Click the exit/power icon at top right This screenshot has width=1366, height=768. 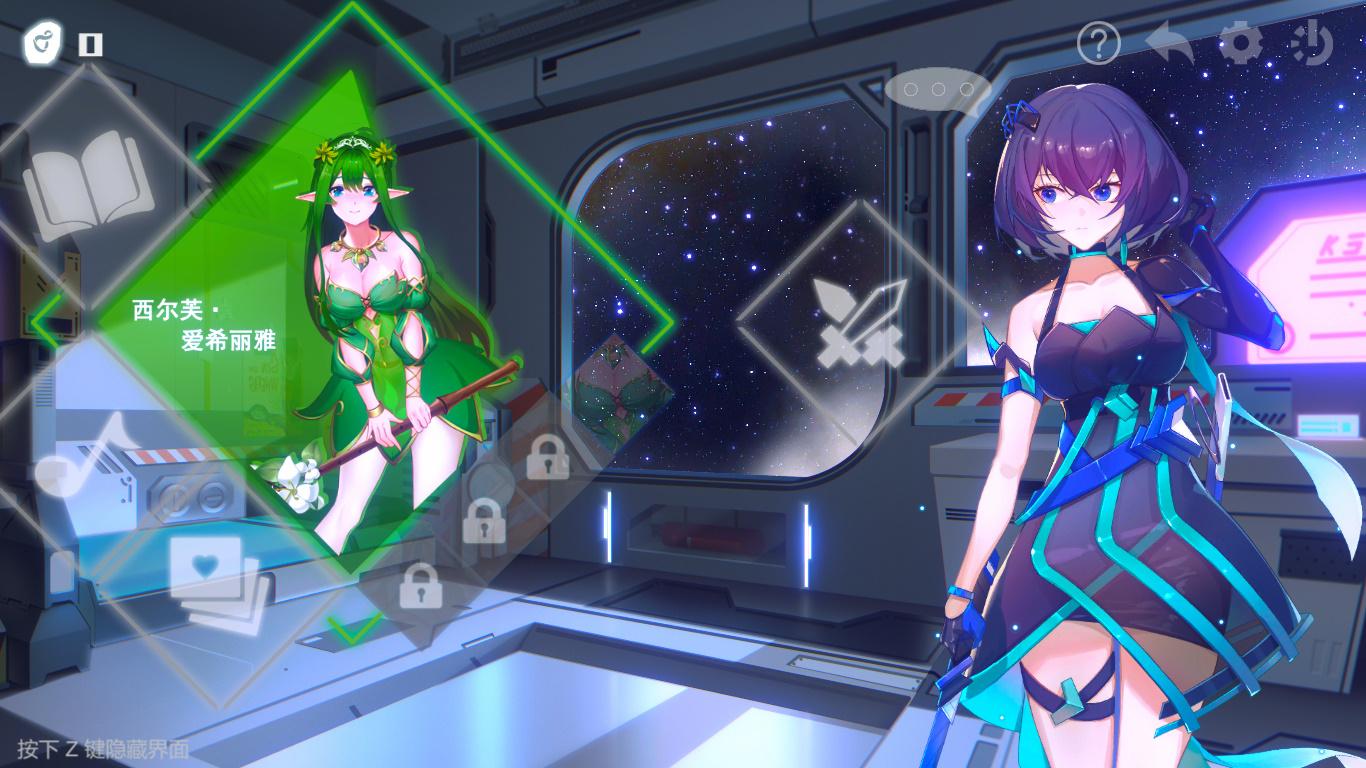point(1314,43)
